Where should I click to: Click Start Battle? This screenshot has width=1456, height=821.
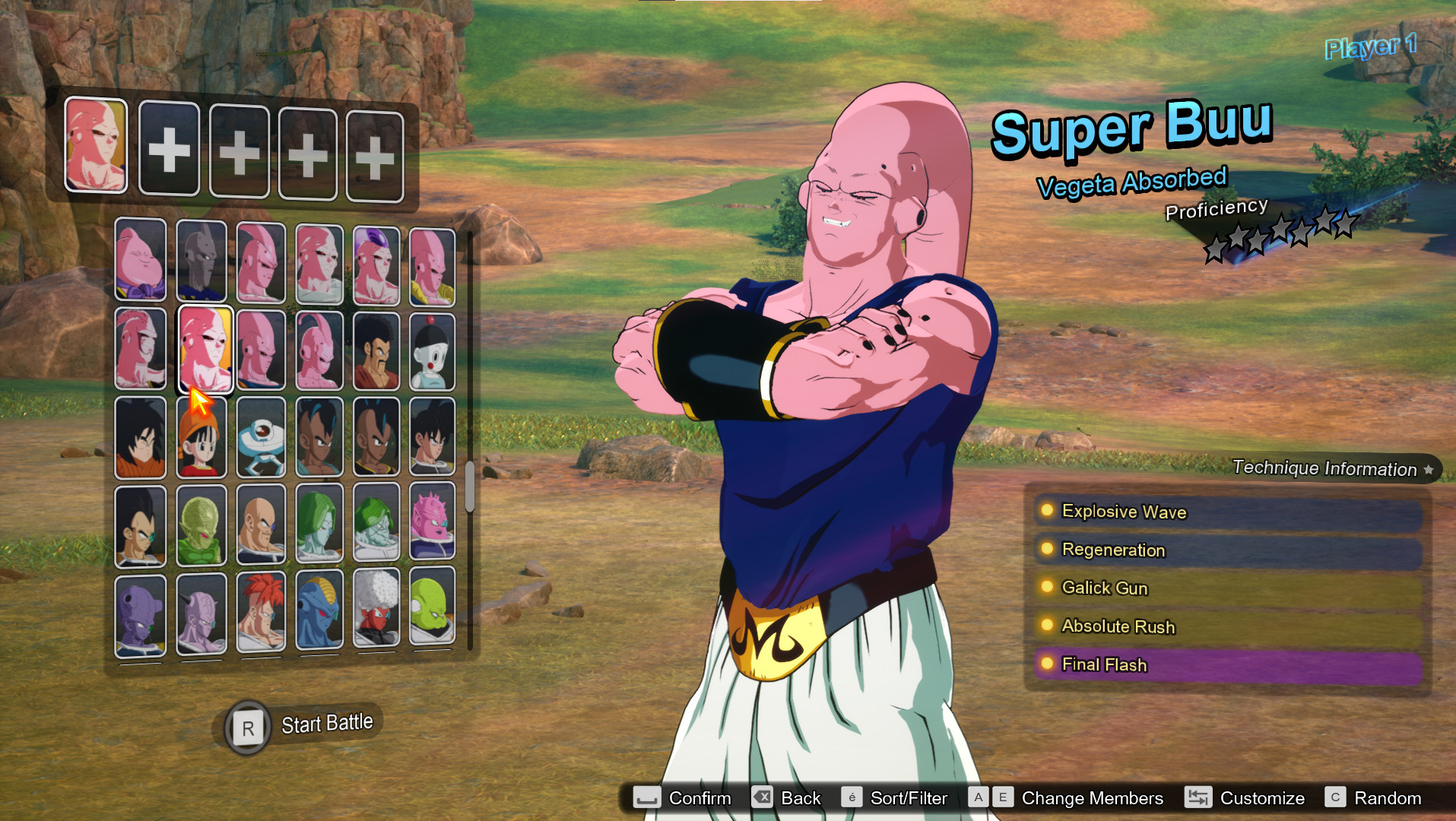[x=304, y=724]
